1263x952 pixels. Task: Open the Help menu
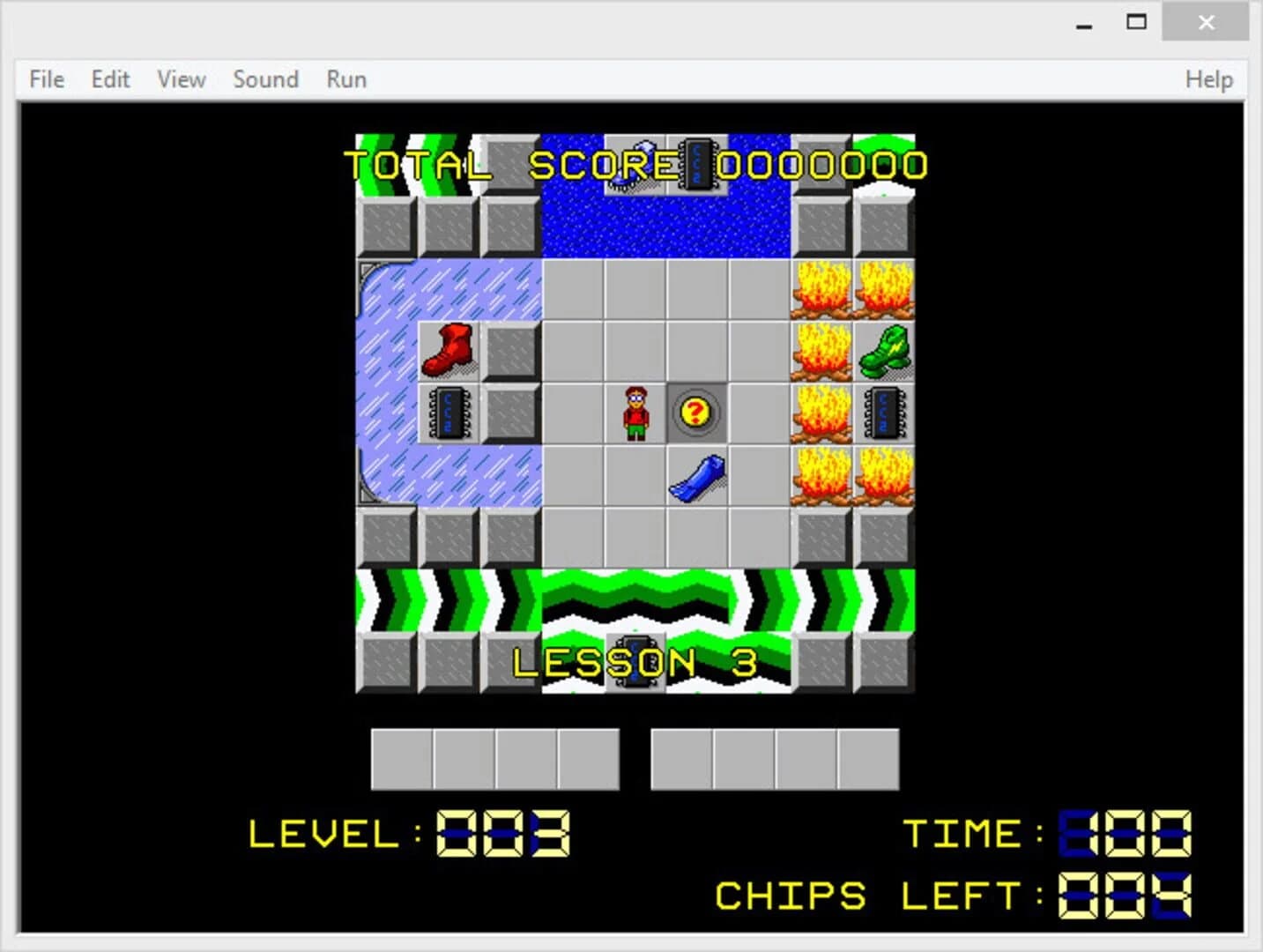point(1209,79)
